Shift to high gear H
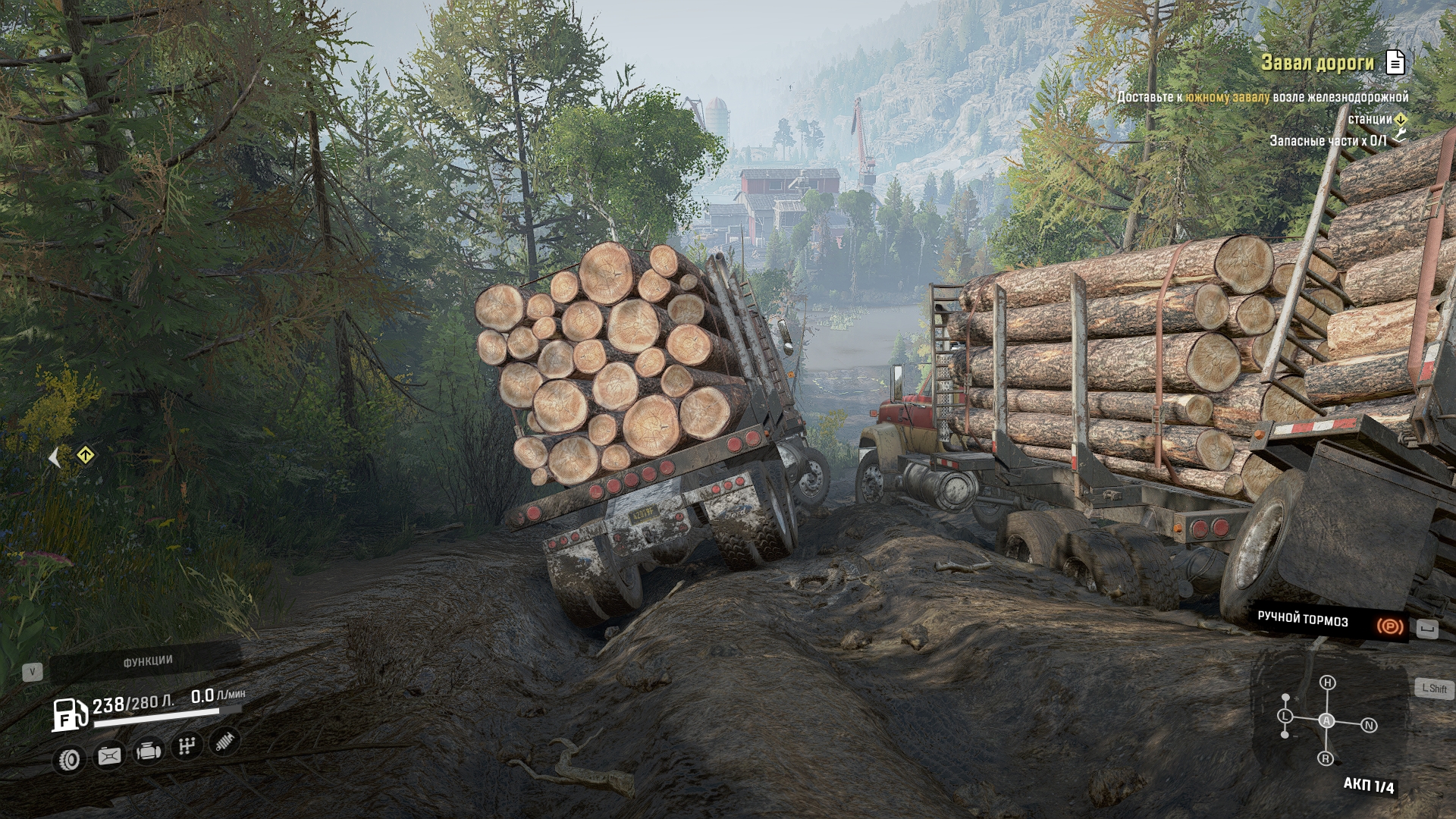The width and height of the screenshot is (1456, 819). 1328,682
